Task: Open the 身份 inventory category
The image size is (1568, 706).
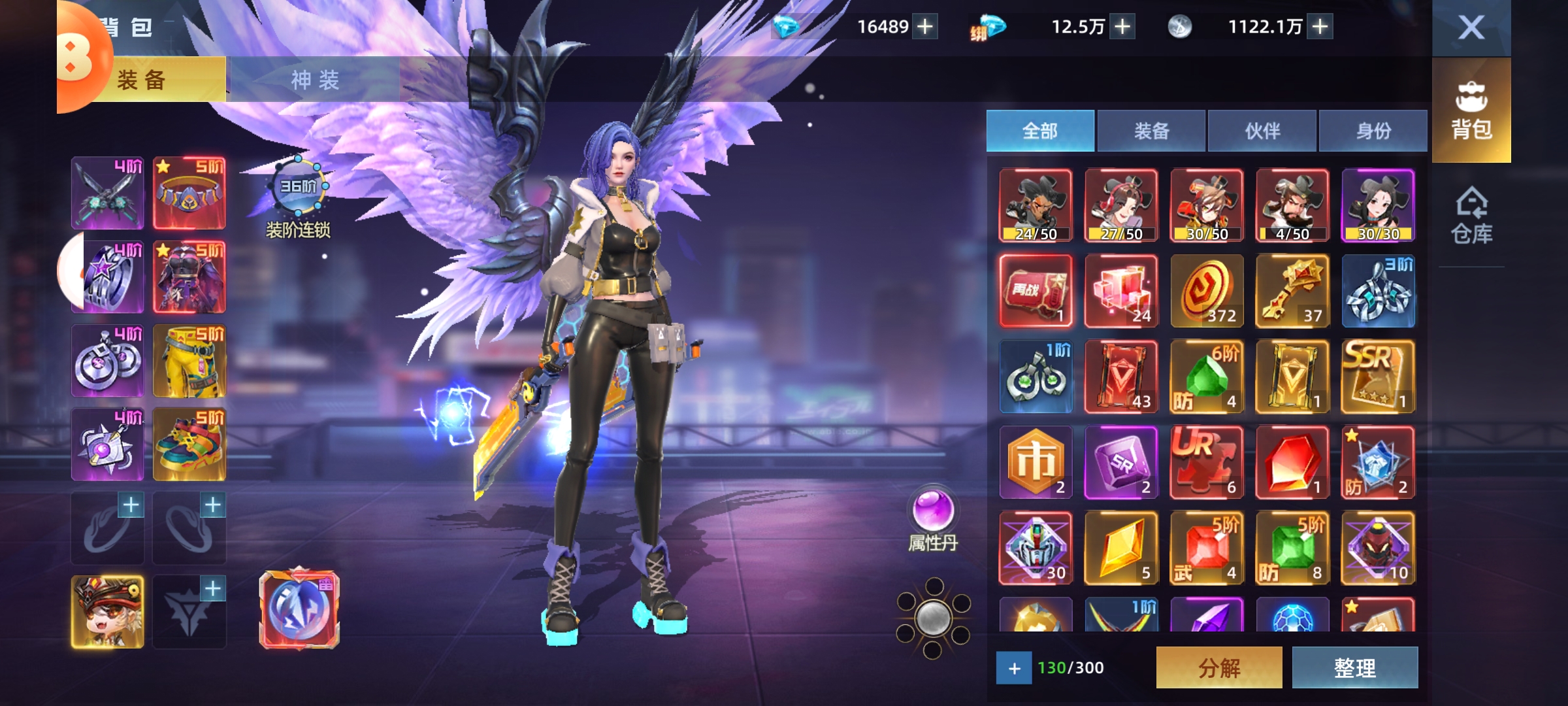Action: (x=1373, y=131)
